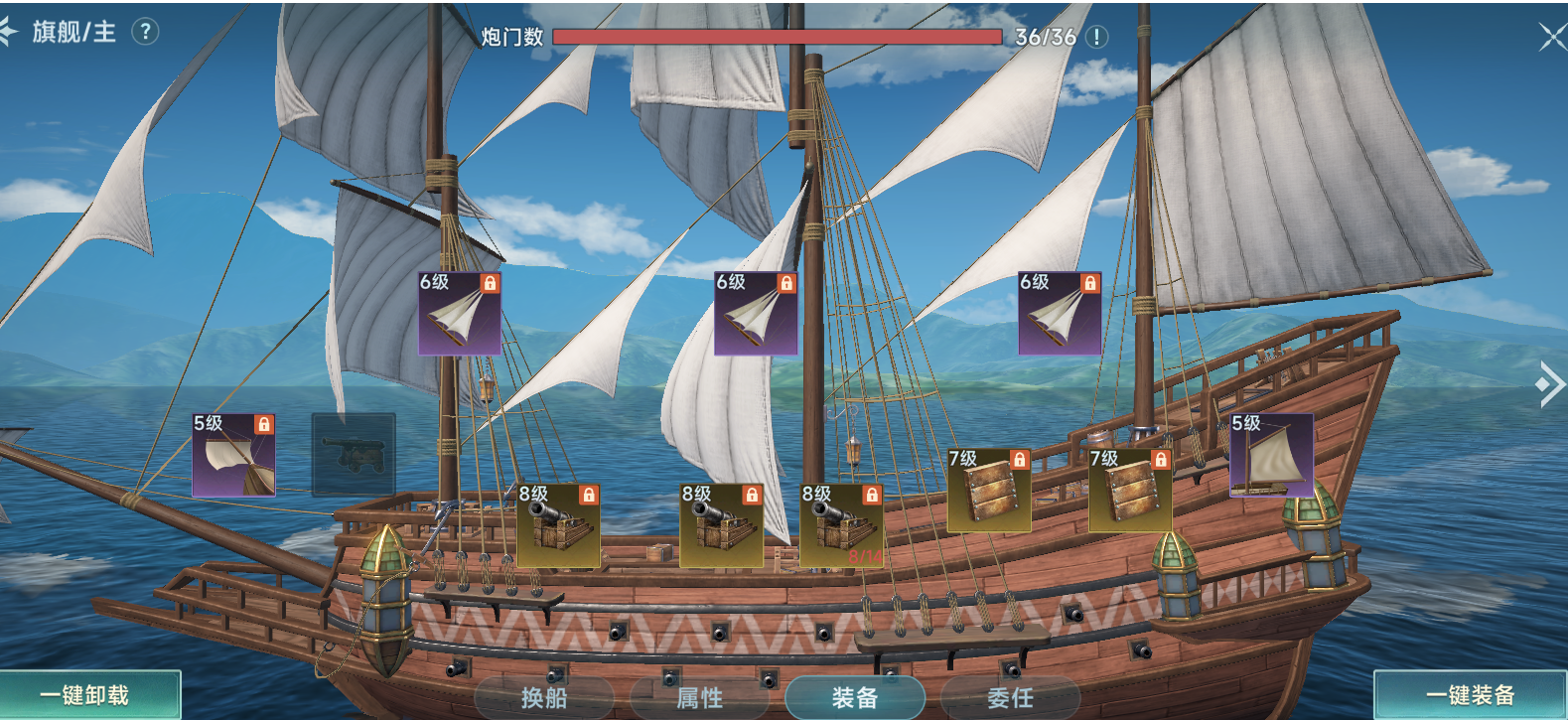The width and height of the screenshot is (1568, 720).
Task: Show info icon next to 36/36 gun ports
Action: tap(1096, 37)
